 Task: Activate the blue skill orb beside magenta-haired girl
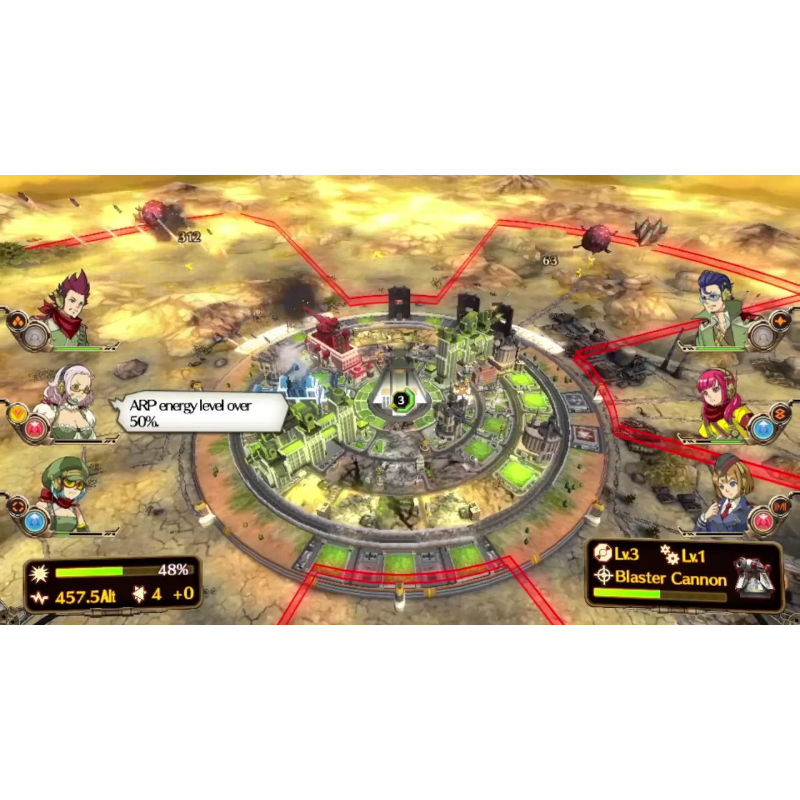tap(762, 429)
